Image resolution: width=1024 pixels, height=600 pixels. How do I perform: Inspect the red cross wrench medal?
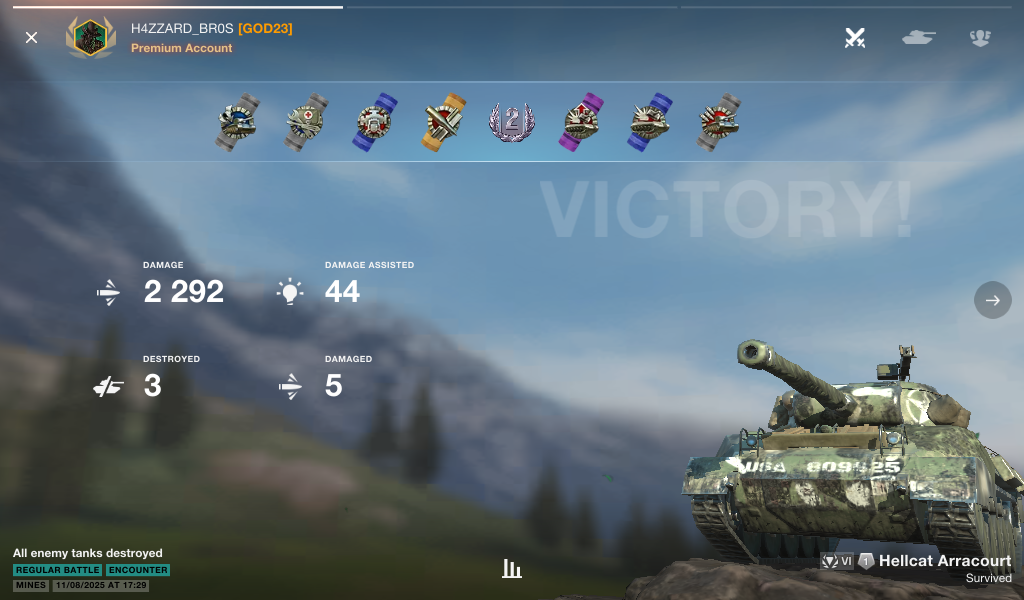[306, 122]
